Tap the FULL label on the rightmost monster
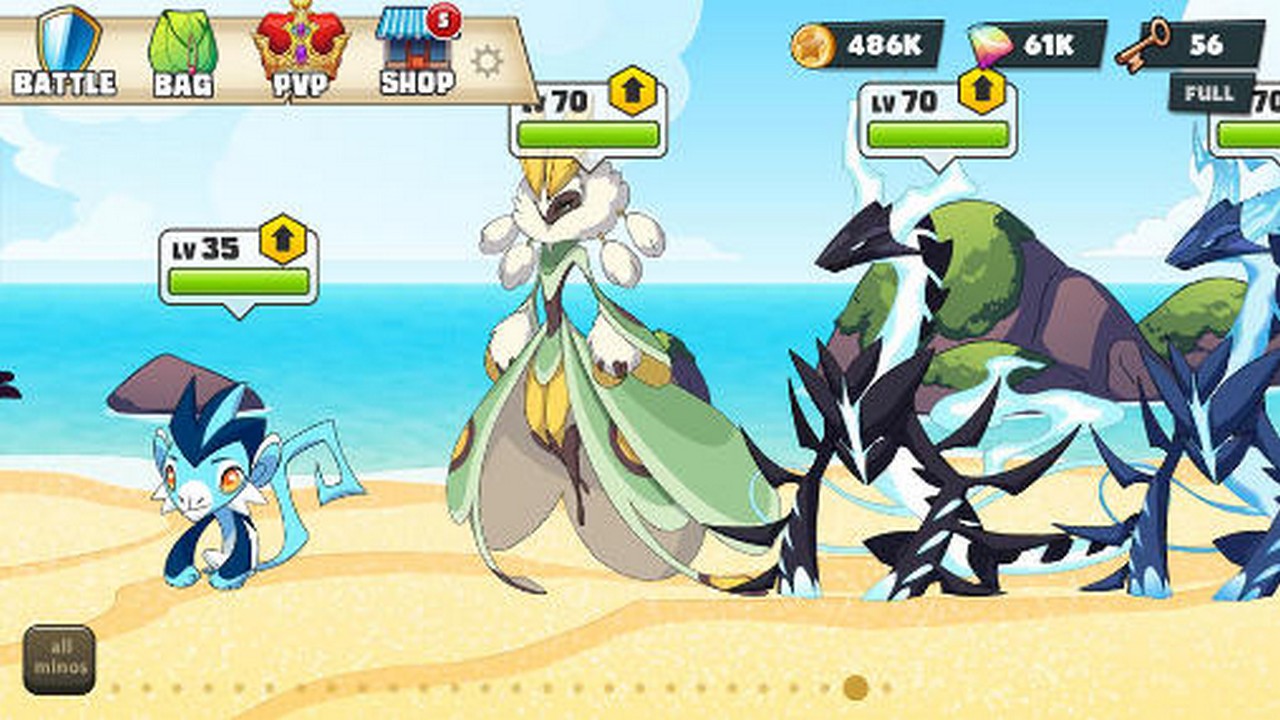Image resolution: width=1280 pixels, height=720 pixels. 1209,92
